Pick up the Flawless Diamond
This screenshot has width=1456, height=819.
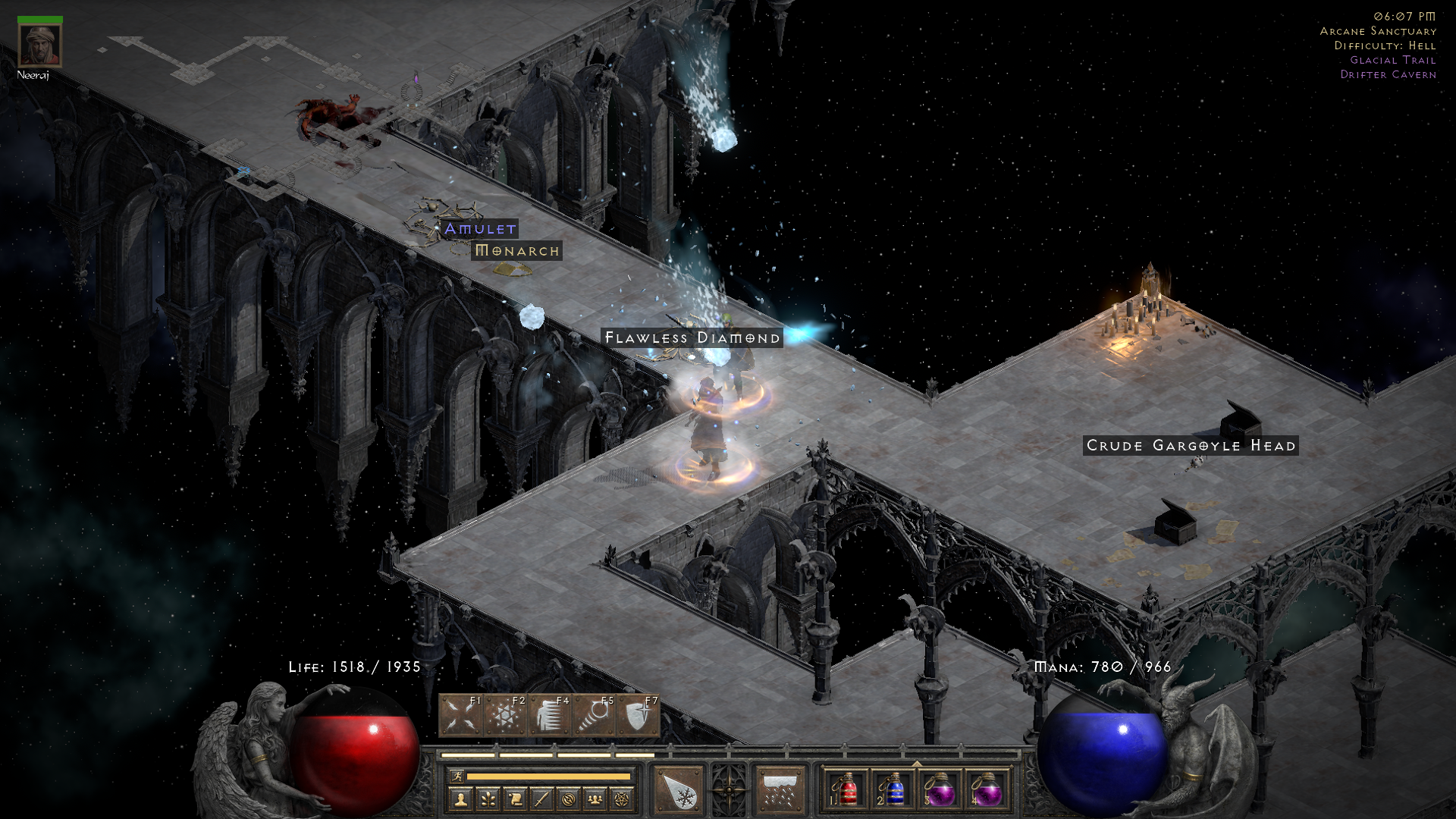point(692,337)
